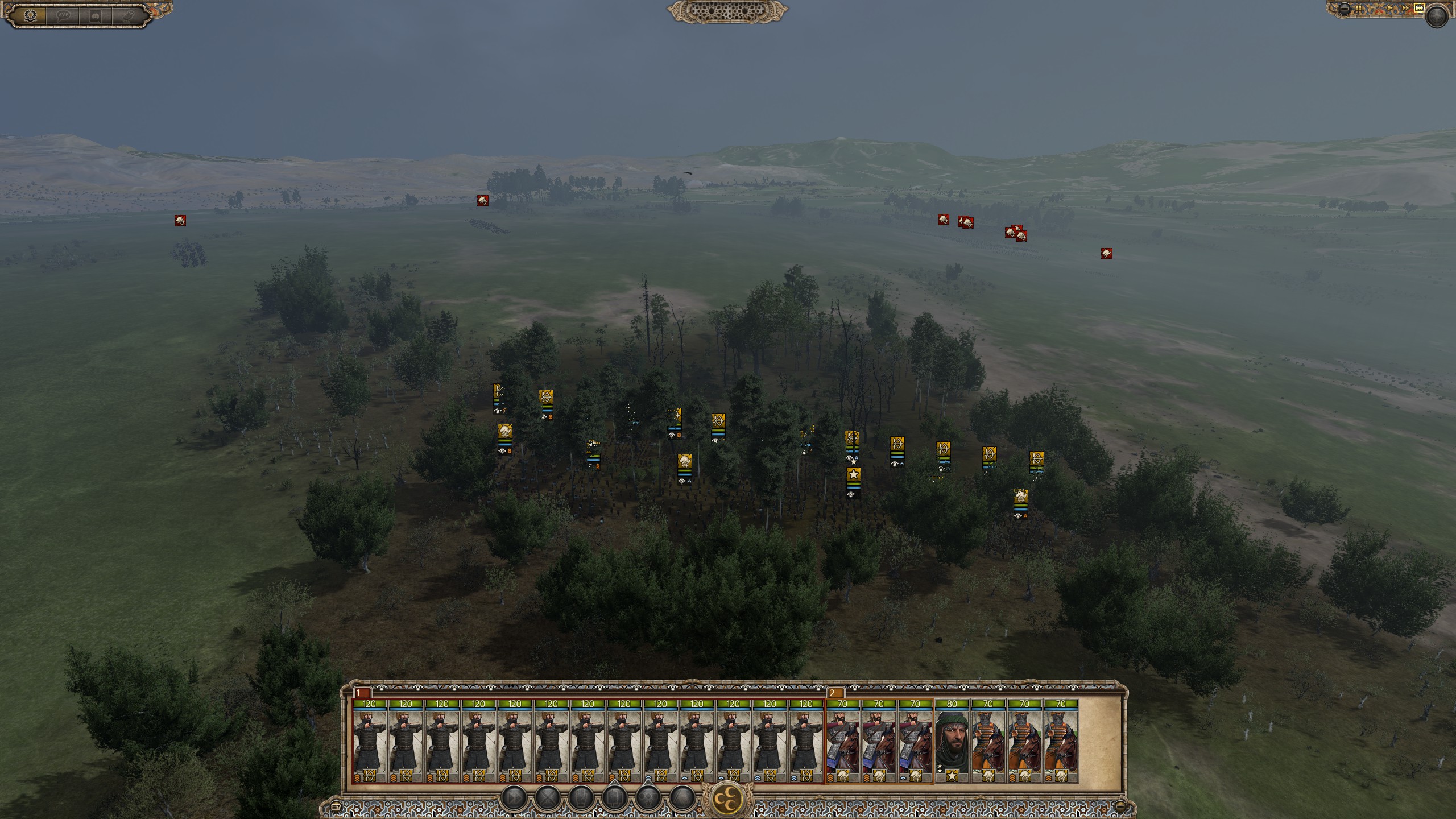Screen dimensions: 1456x819
Task: Select group 2 tab
Action: (835, 693)
